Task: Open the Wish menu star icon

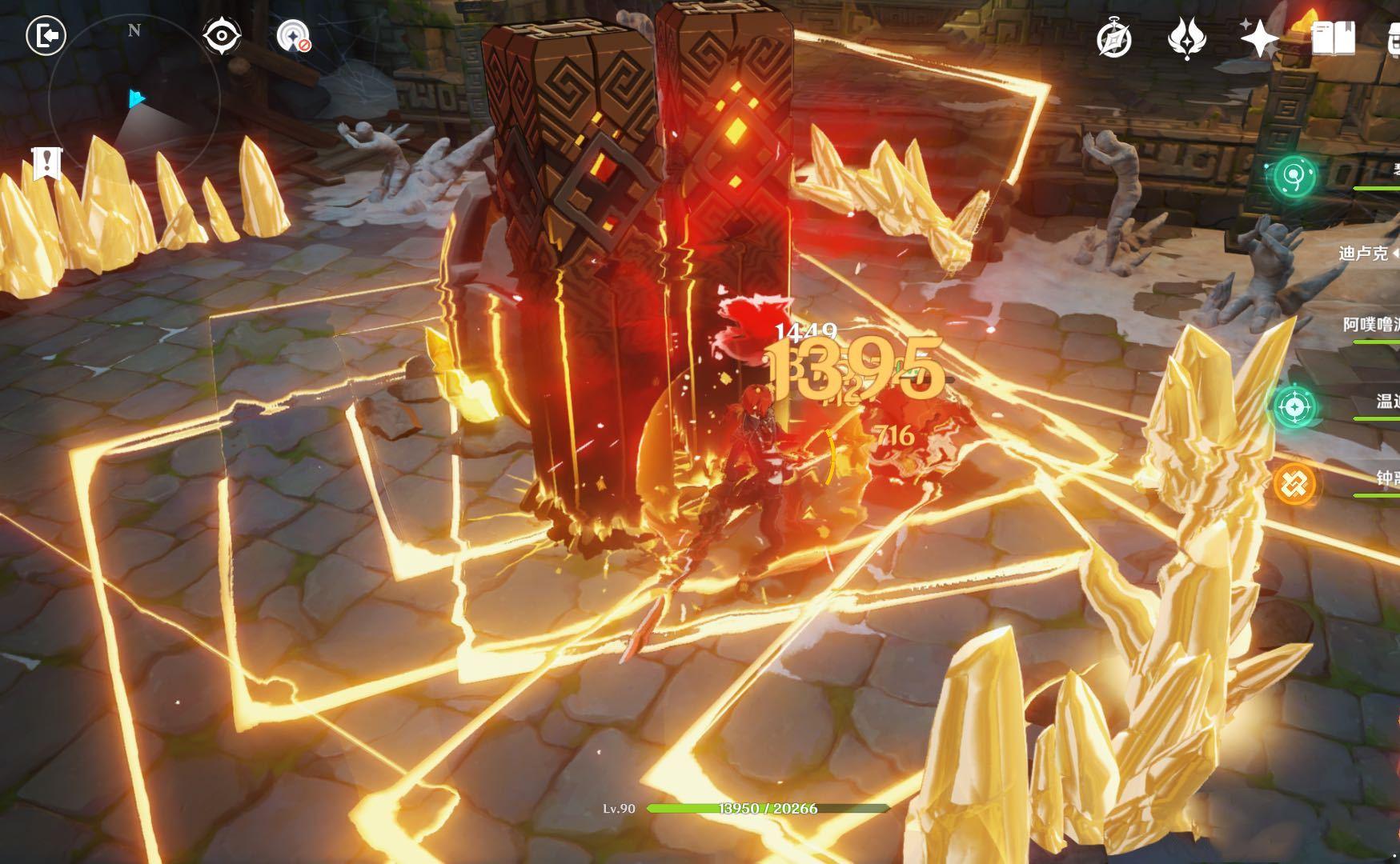Action: pyautogui.click(x=1259, y=38)
